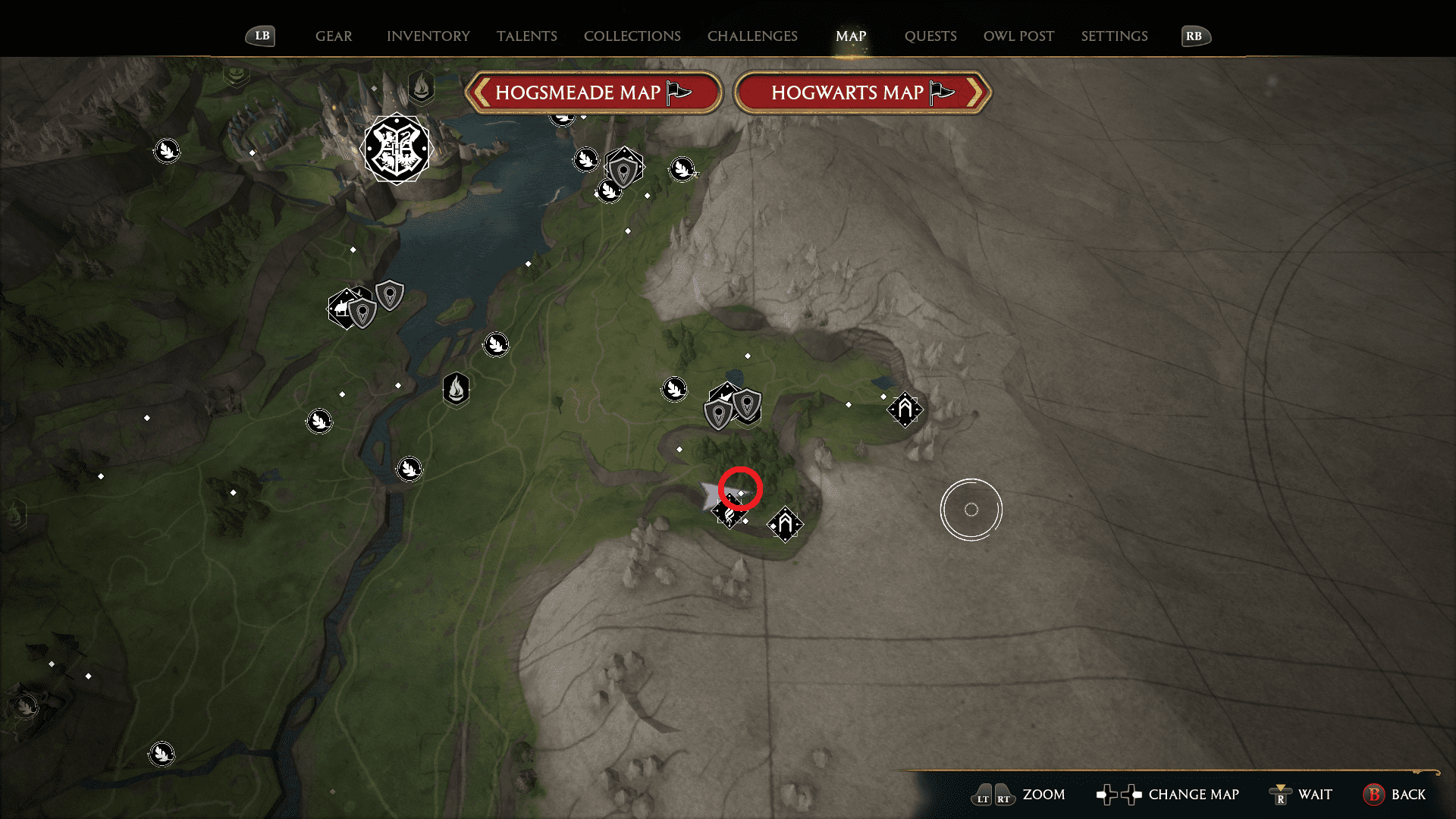The image size is (1456, 819).
Task: Click the Floo Flame icon in the valley
Action: pyautogui.click(x=456, y=390)
